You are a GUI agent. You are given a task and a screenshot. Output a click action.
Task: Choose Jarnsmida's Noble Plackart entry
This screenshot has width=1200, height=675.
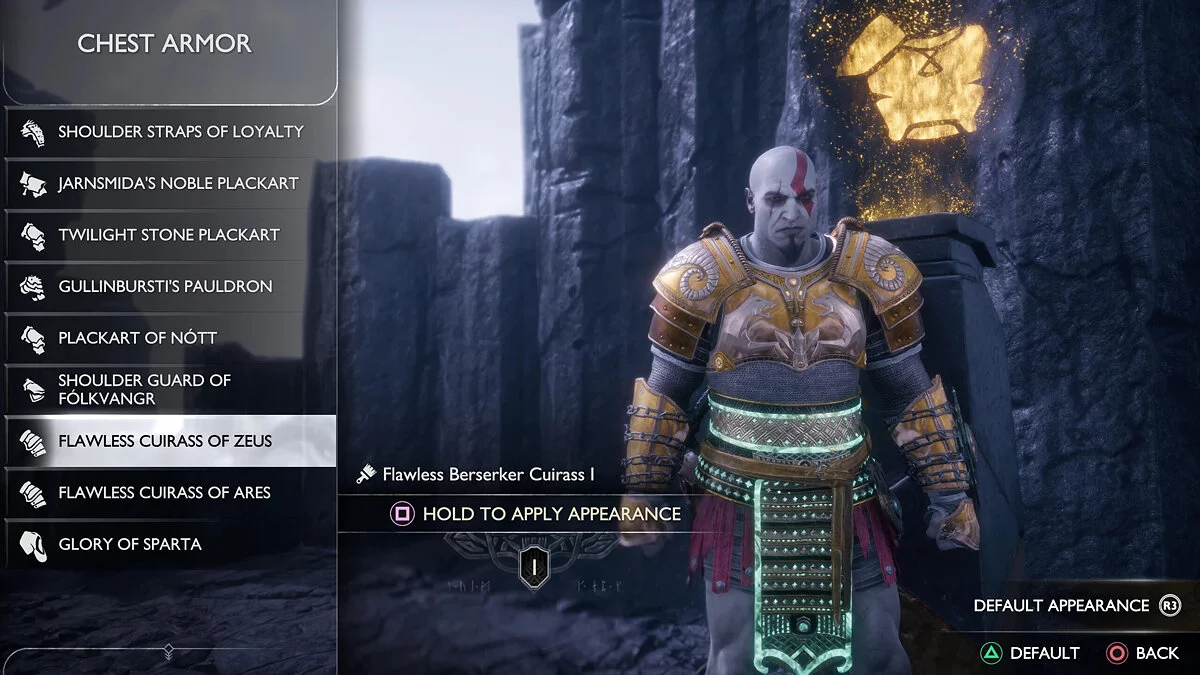click(x=170, y=184)
